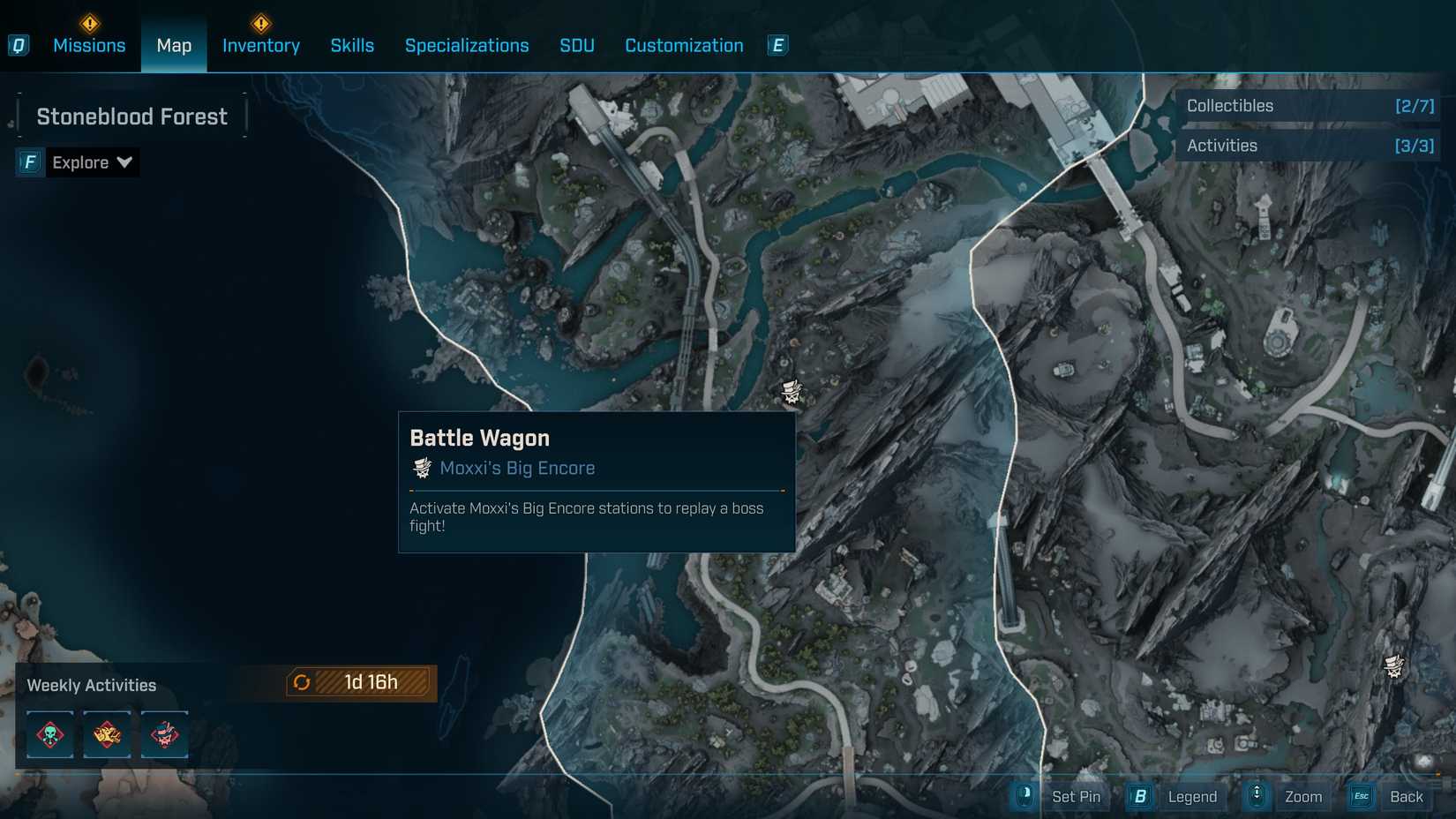Screen dimensions: 1456x819
Task: Open the green skull weekly activity
Action: point(50,734)
